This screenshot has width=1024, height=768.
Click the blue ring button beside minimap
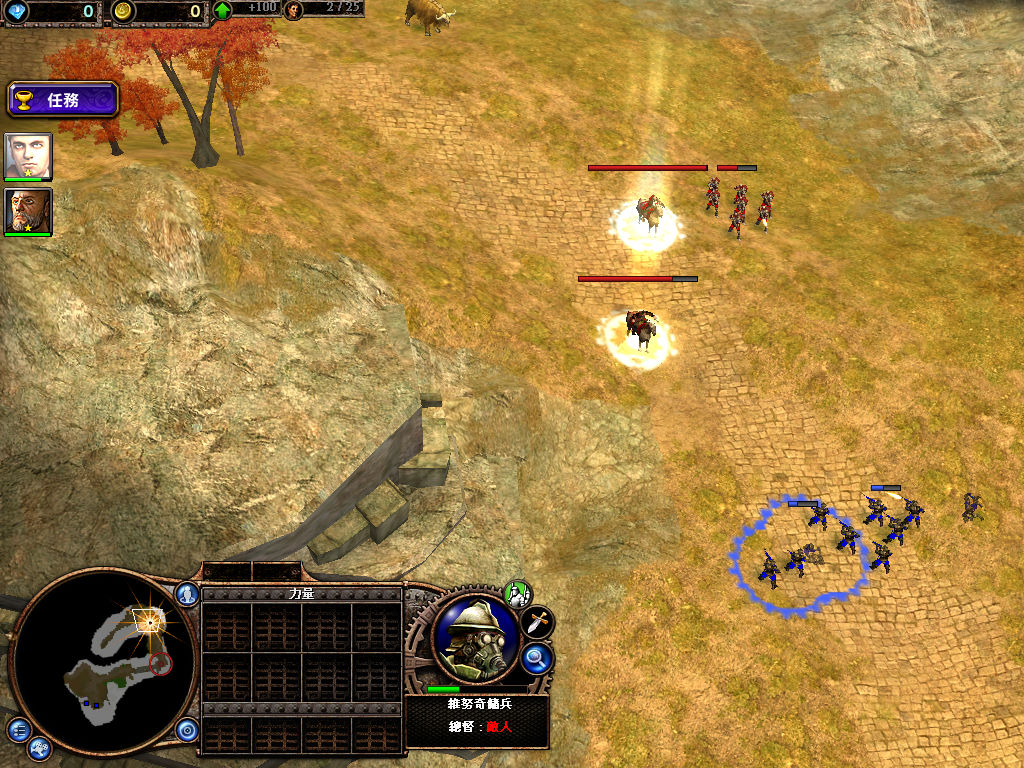point(187,730)
